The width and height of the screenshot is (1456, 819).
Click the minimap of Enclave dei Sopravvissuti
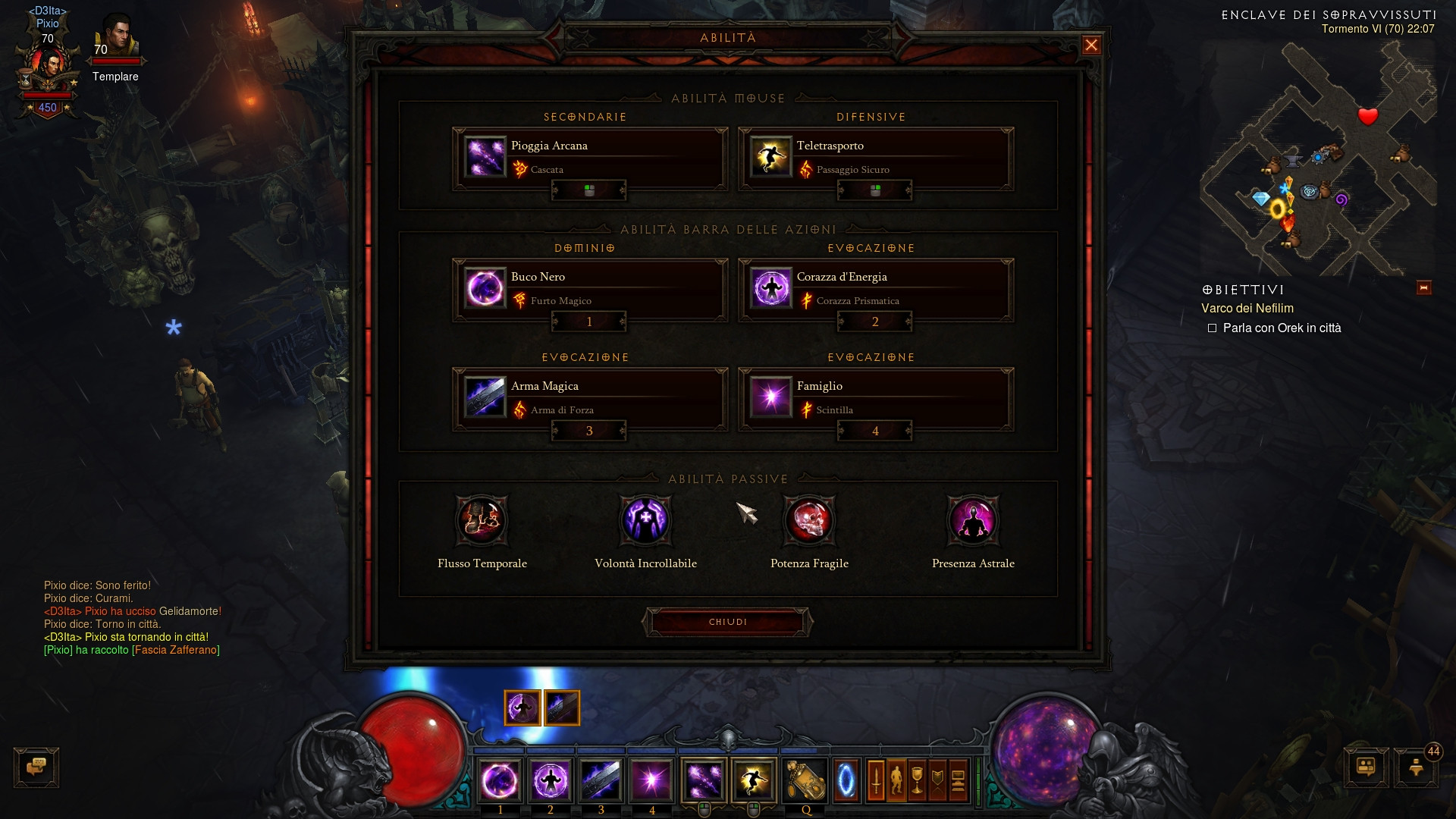point(1319,159)
